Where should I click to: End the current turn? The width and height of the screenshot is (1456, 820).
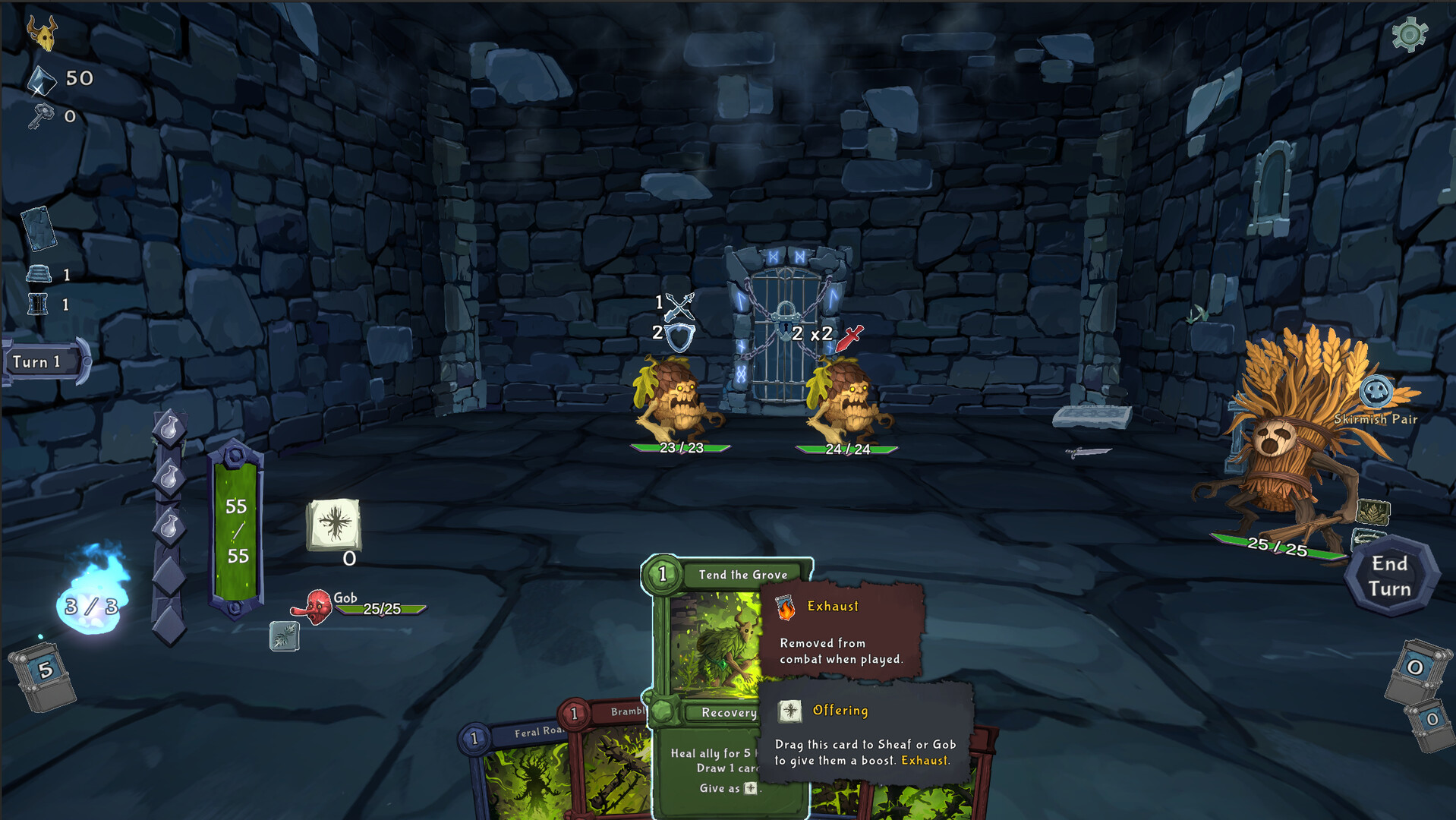[x=1390, y=576]
